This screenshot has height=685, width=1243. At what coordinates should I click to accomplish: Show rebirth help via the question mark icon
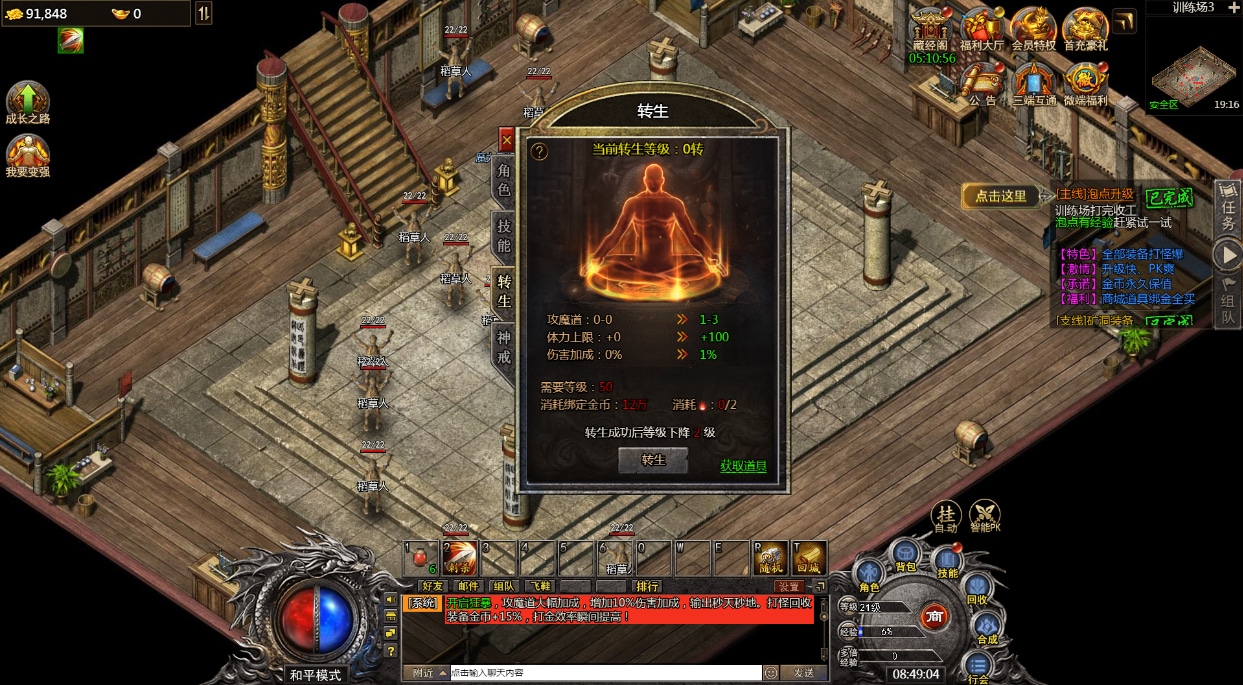[x=539, y=152]
